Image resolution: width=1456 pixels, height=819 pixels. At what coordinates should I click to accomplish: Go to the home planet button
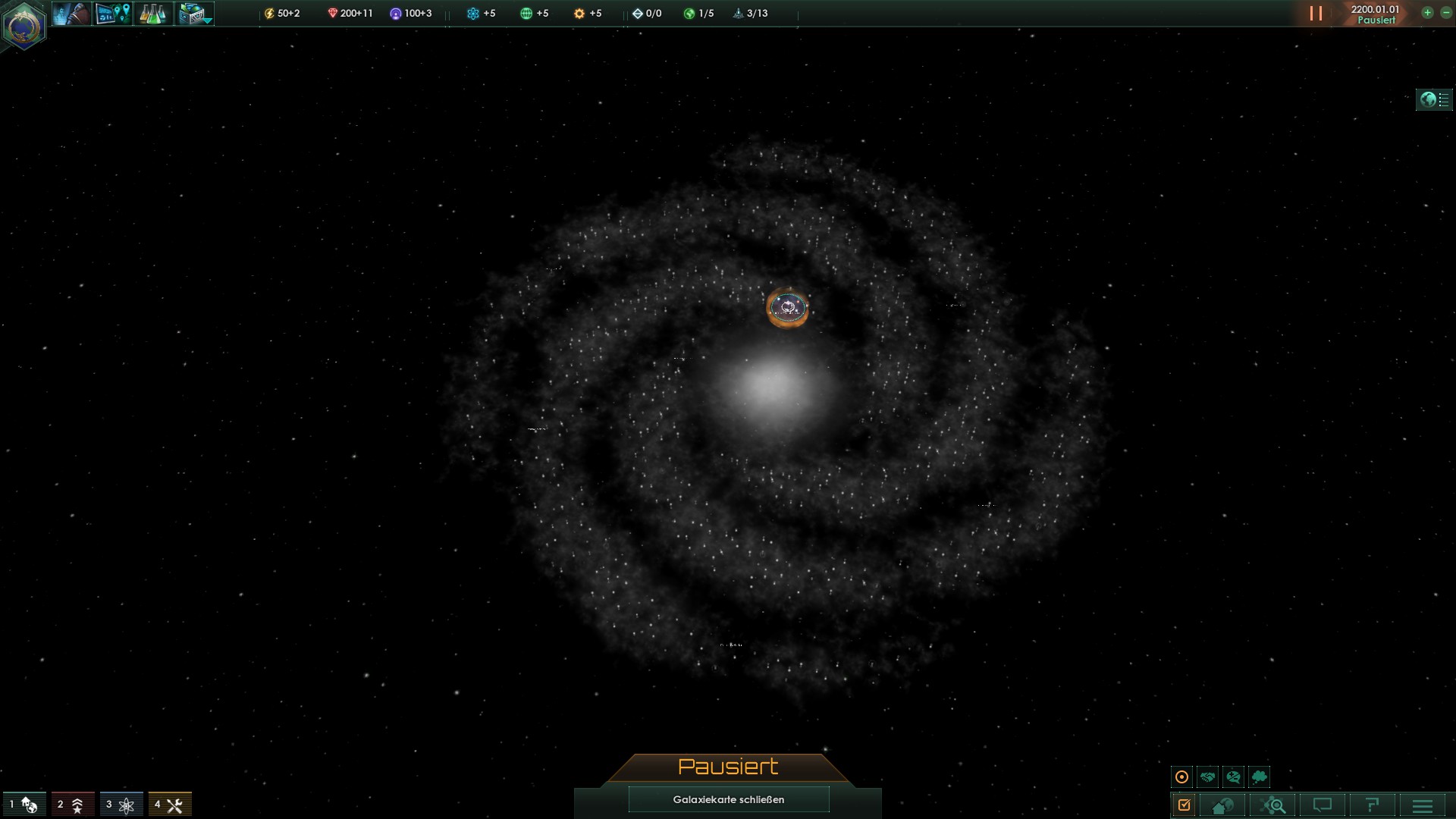click(1222, 805)
